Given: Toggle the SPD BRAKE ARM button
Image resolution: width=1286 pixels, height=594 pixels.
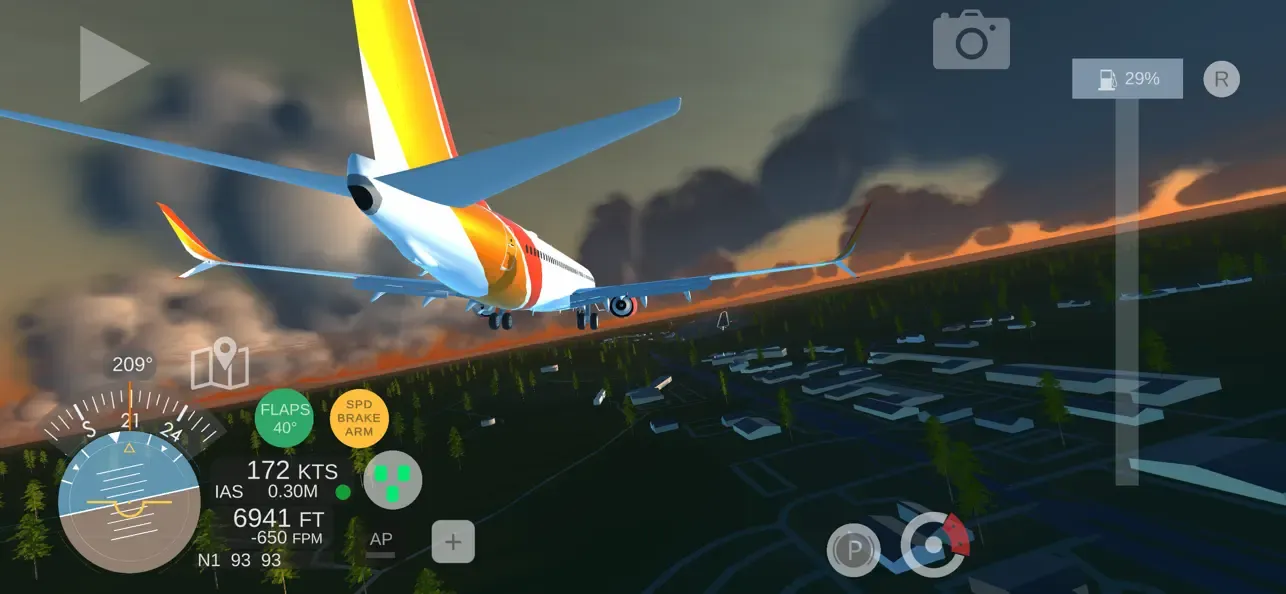Looking at the screenshot, I should (x=359, y=418).
